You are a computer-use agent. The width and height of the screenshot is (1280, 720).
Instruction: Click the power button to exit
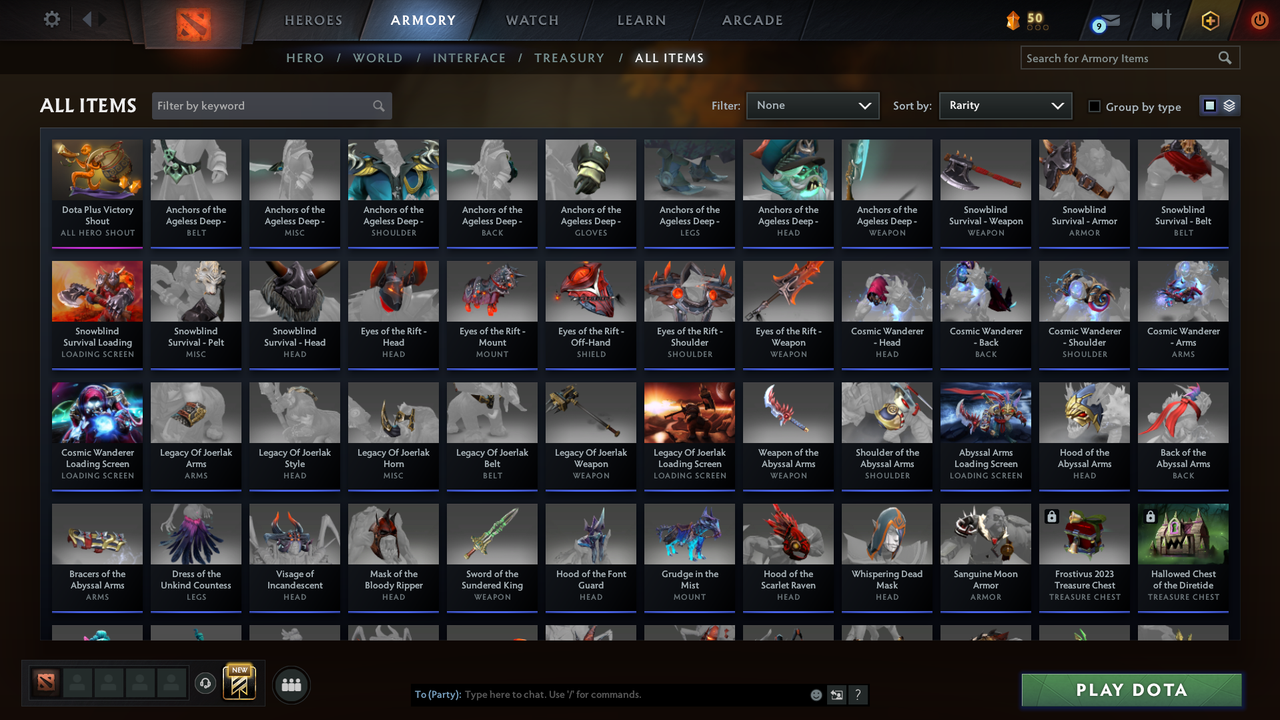[1259, 18]
